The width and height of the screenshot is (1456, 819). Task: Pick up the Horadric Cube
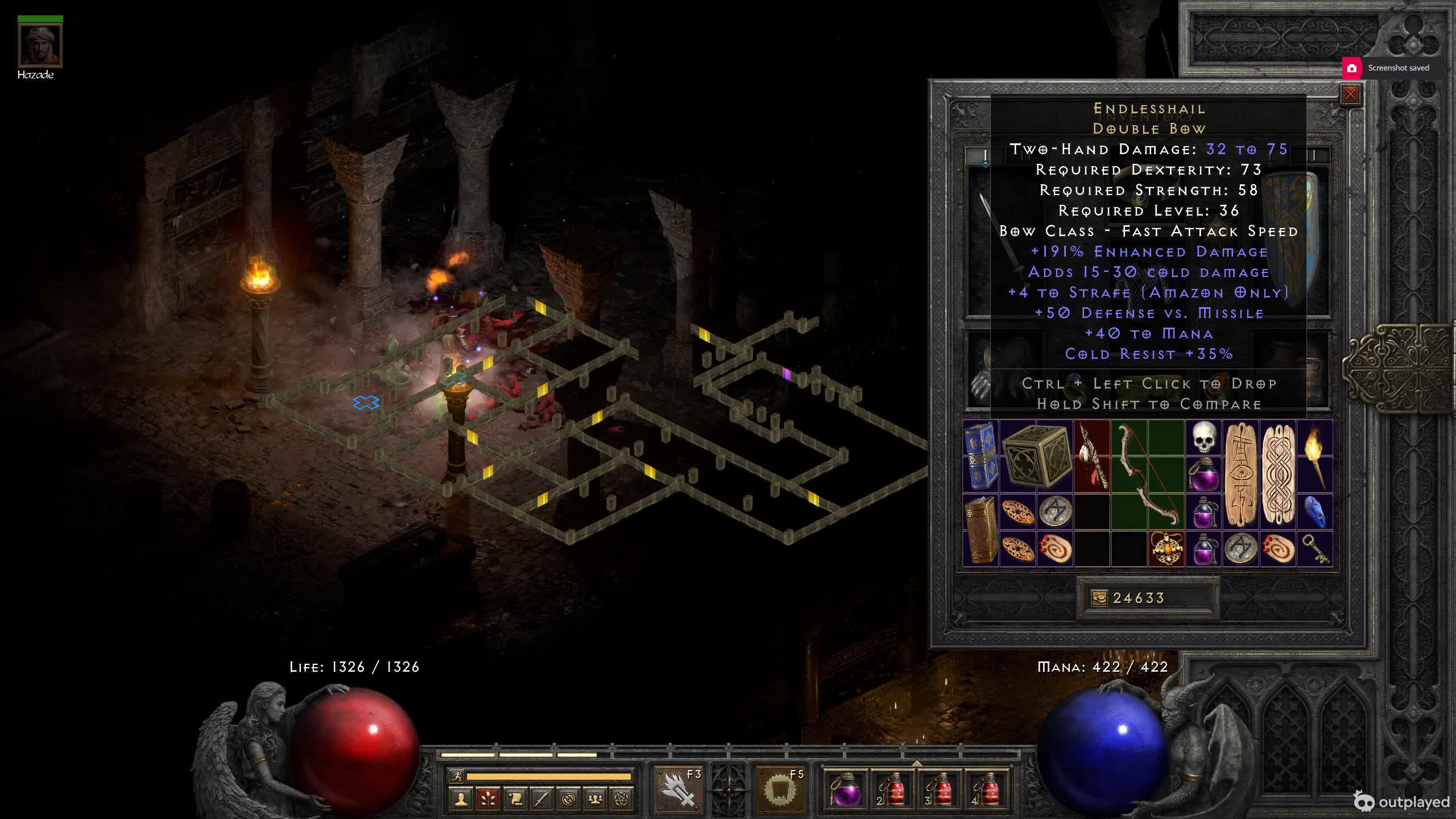[x=1036, y=456]
